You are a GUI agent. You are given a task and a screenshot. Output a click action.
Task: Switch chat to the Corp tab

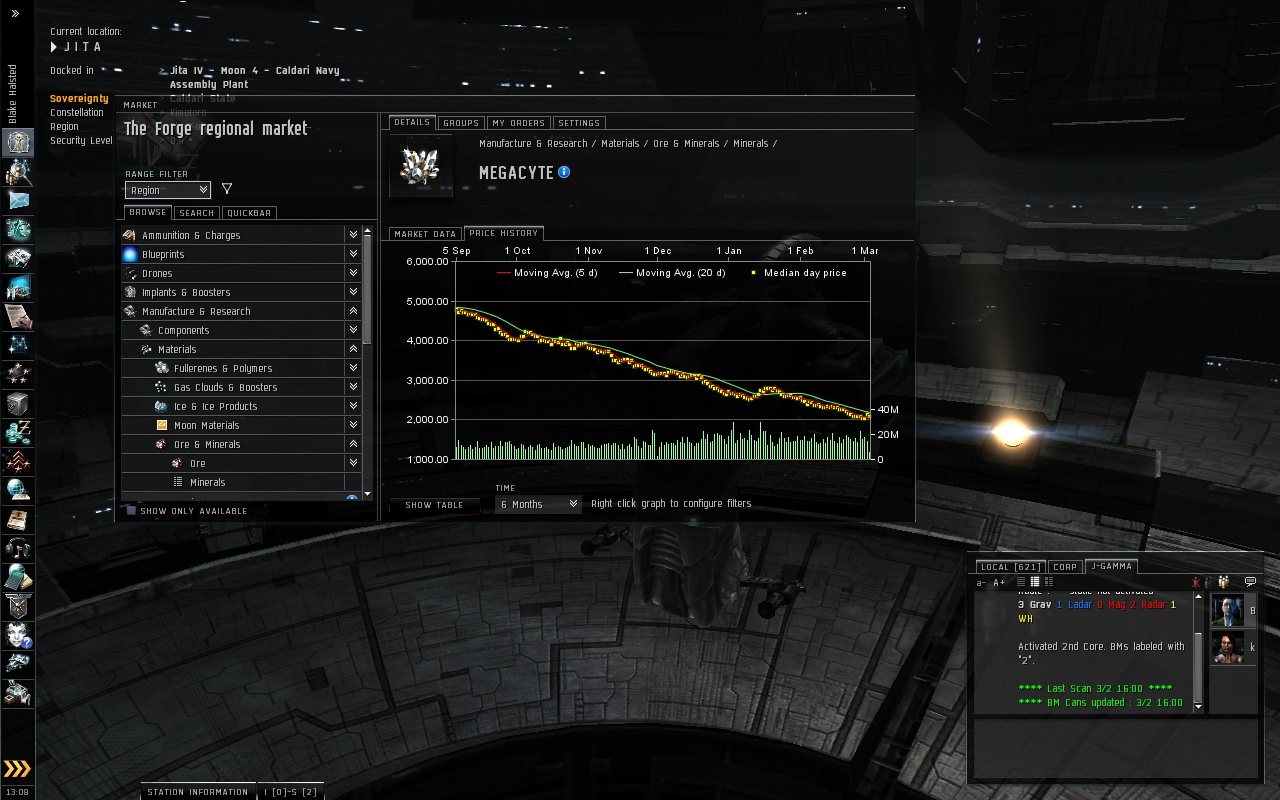click(x=1065, y=567)
